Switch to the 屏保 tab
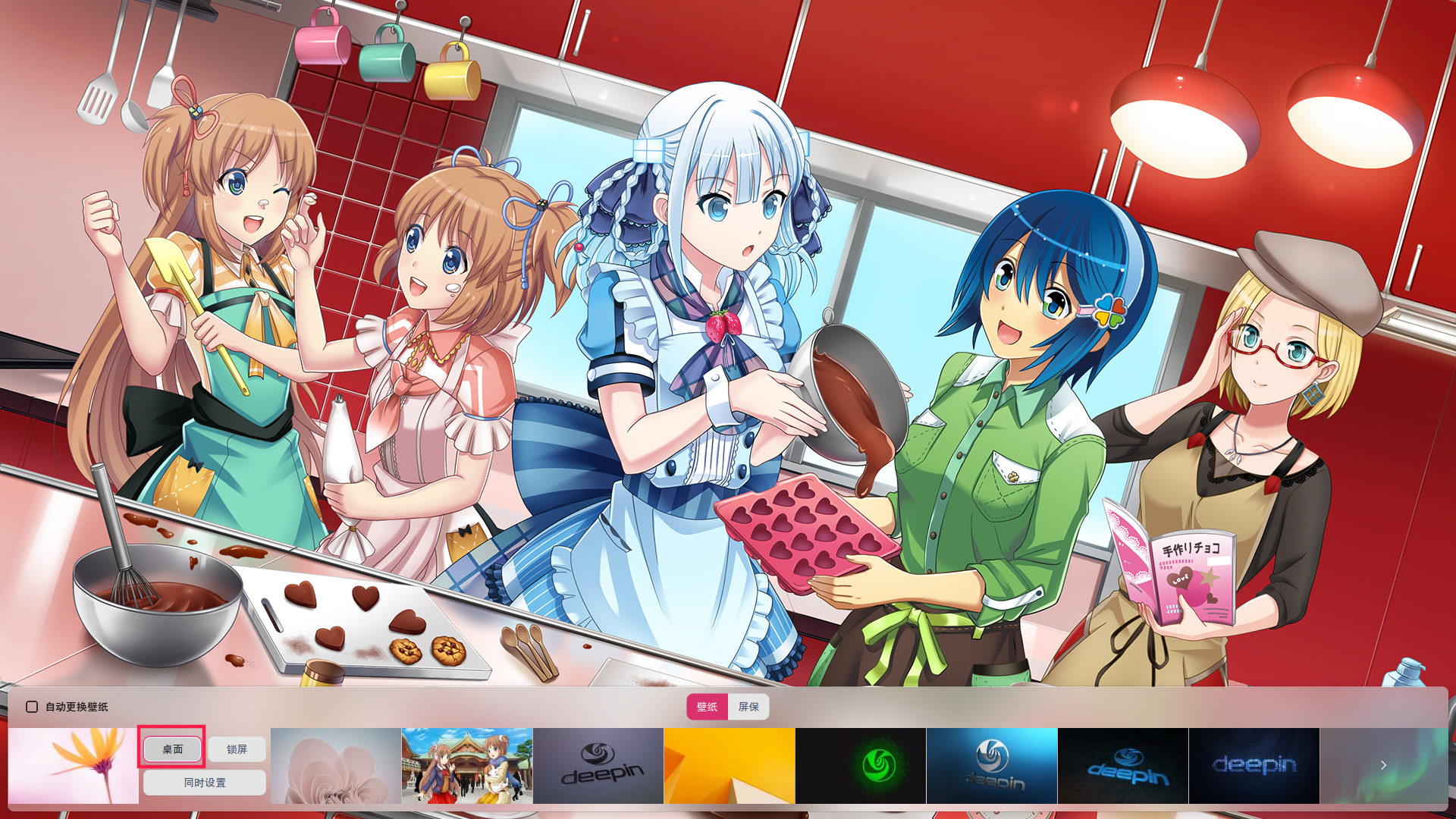Image resolution: width=1456 pixels, height=819 pixels. (x=748, y=707)
